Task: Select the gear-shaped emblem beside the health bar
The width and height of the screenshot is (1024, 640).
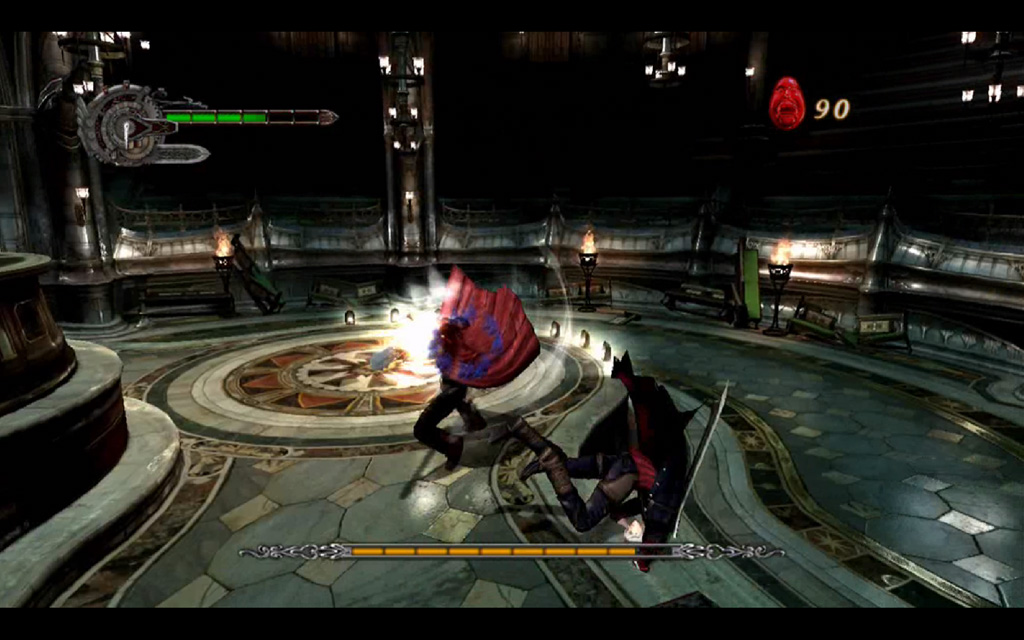Action: pyautogui.click(x=122, y=124)
